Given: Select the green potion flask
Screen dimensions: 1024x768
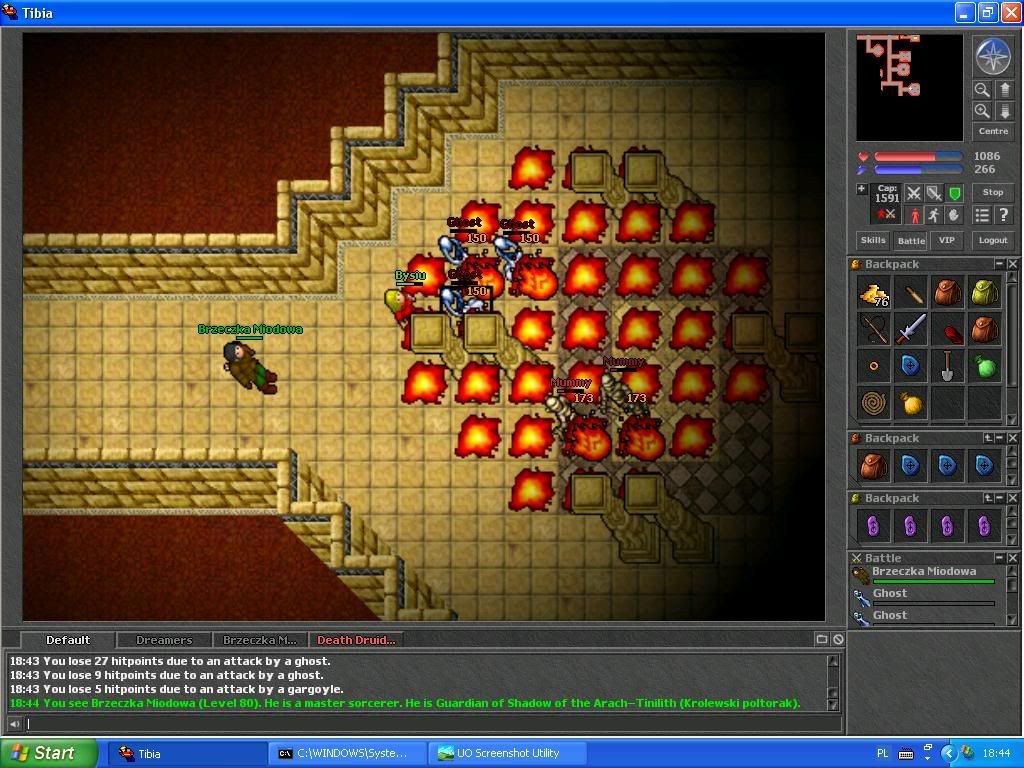Looking at the screenshot, I should [984, 366].
